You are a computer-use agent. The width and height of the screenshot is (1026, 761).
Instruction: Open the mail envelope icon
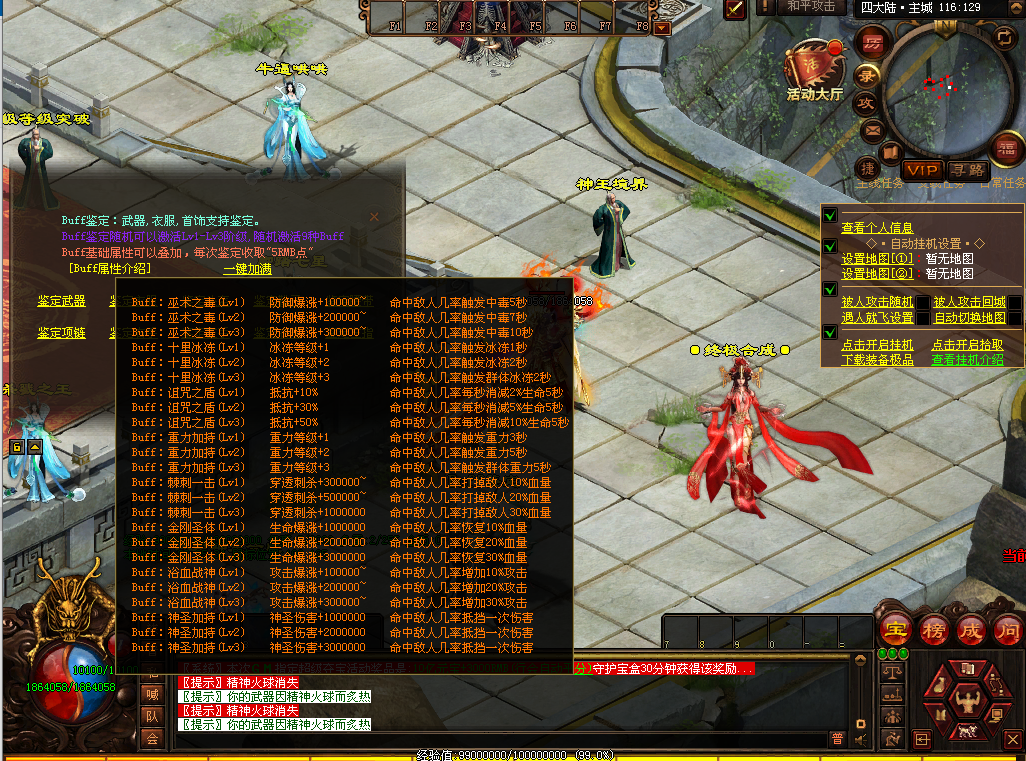pos(871,129)
